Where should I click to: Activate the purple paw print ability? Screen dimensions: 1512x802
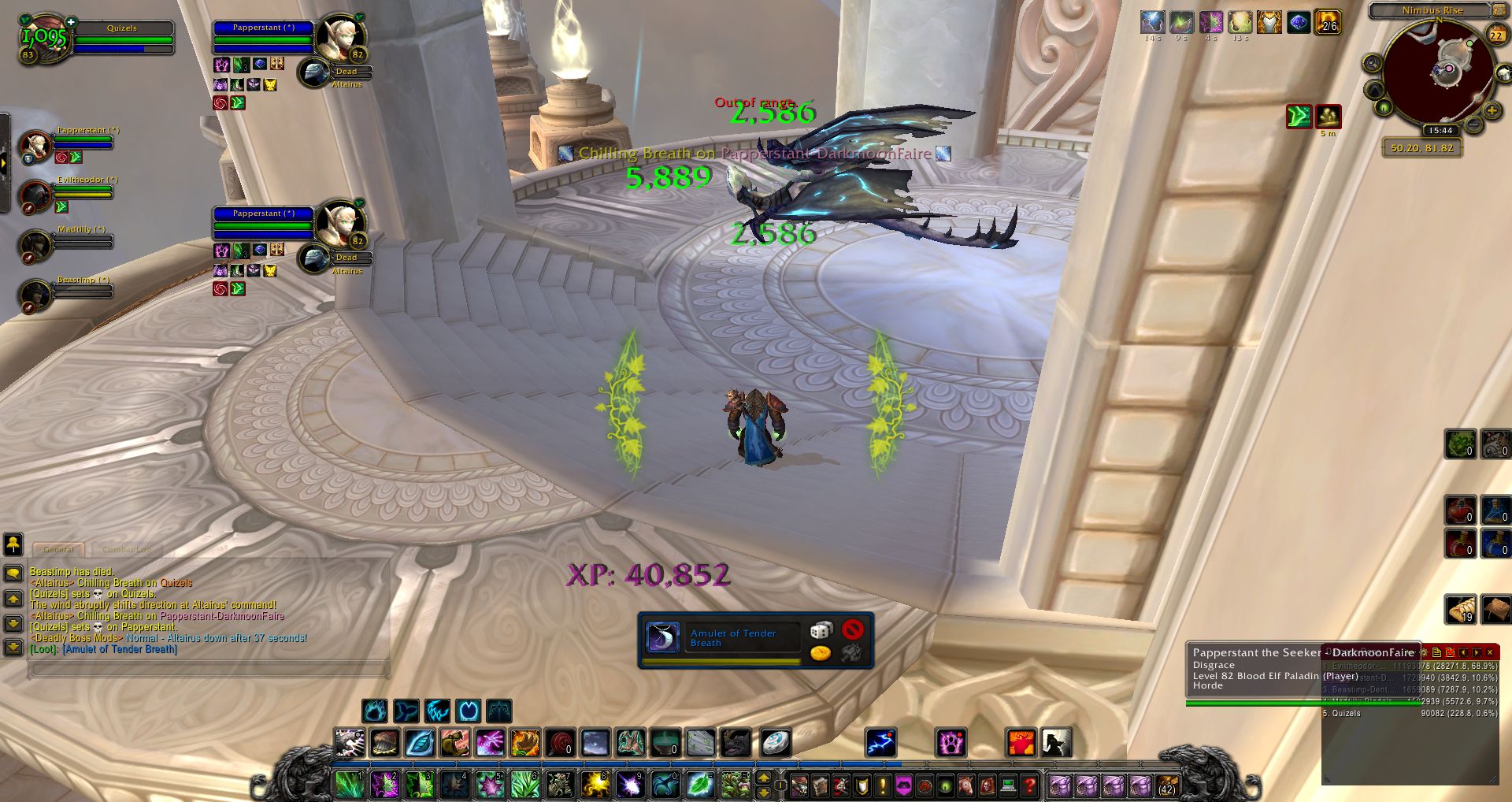[951, 743]
